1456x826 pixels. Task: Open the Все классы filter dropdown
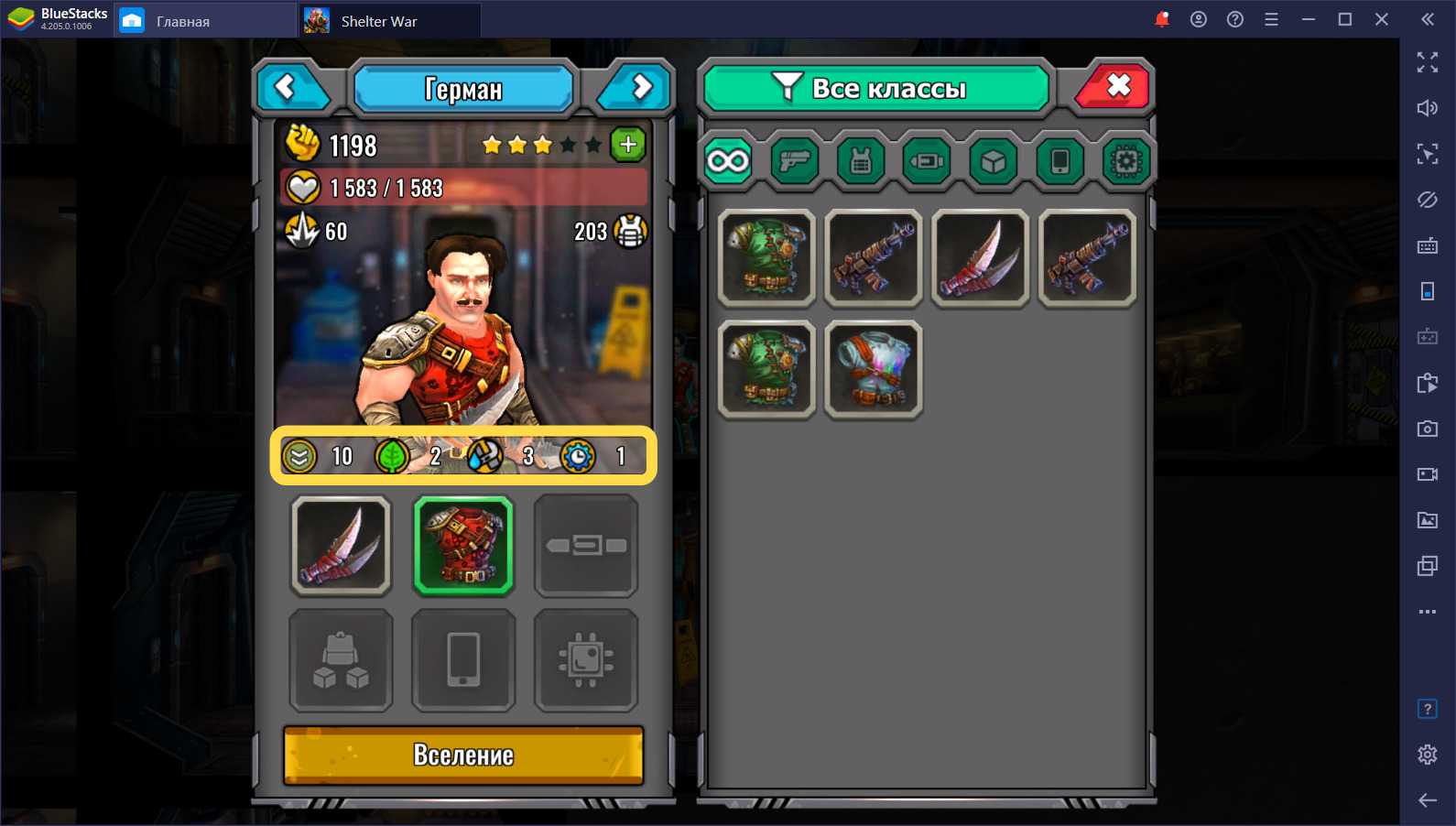[x=875, y=88]
